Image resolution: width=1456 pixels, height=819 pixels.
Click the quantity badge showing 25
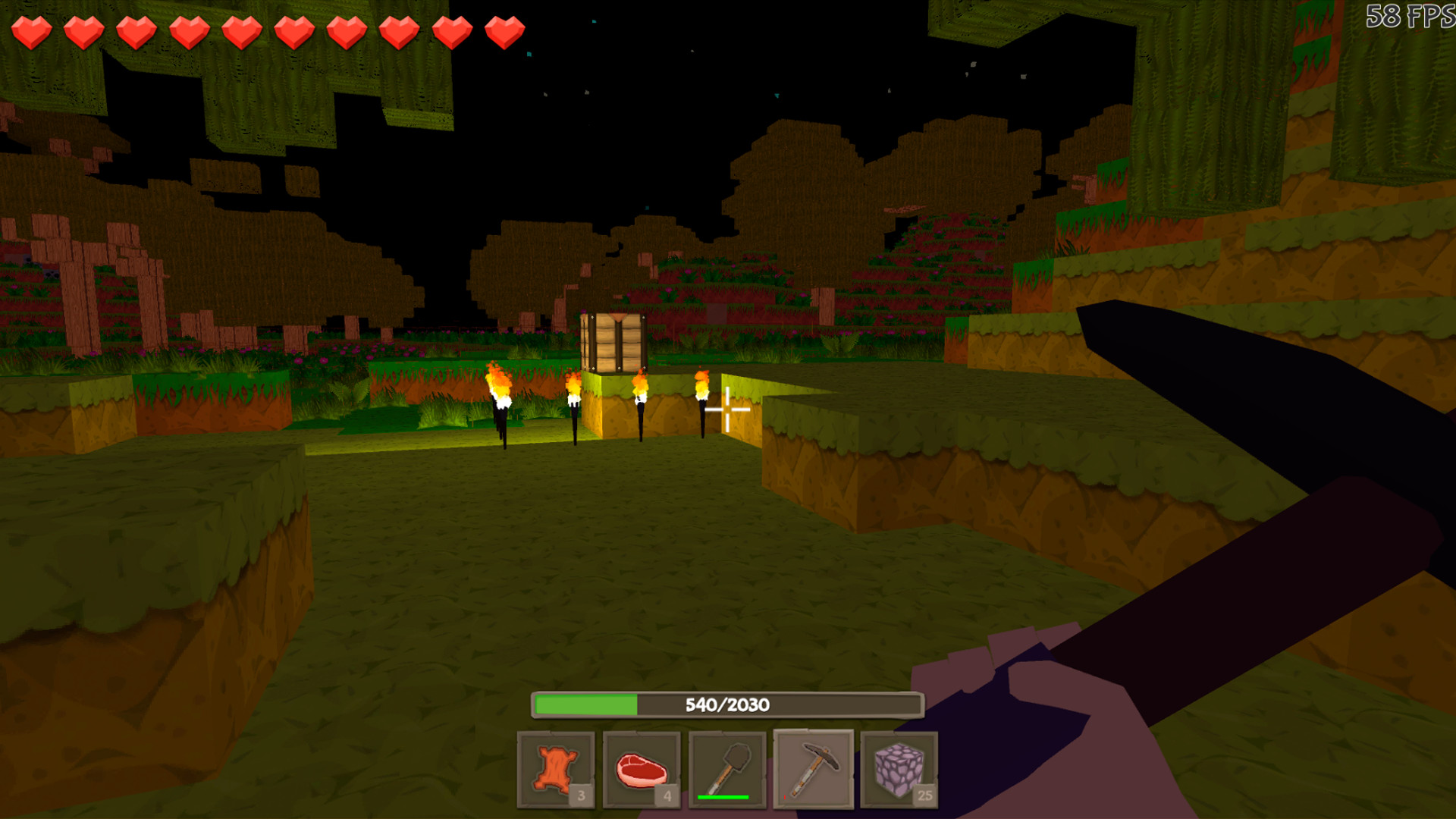924,796
